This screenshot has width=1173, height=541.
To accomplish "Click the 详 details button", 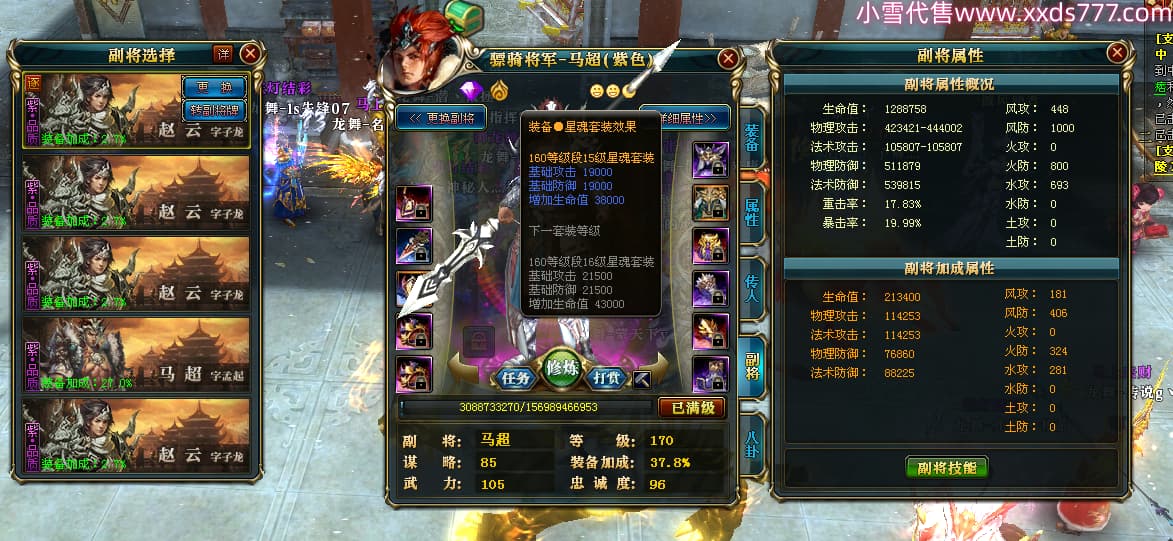I will tap(223, 53).
